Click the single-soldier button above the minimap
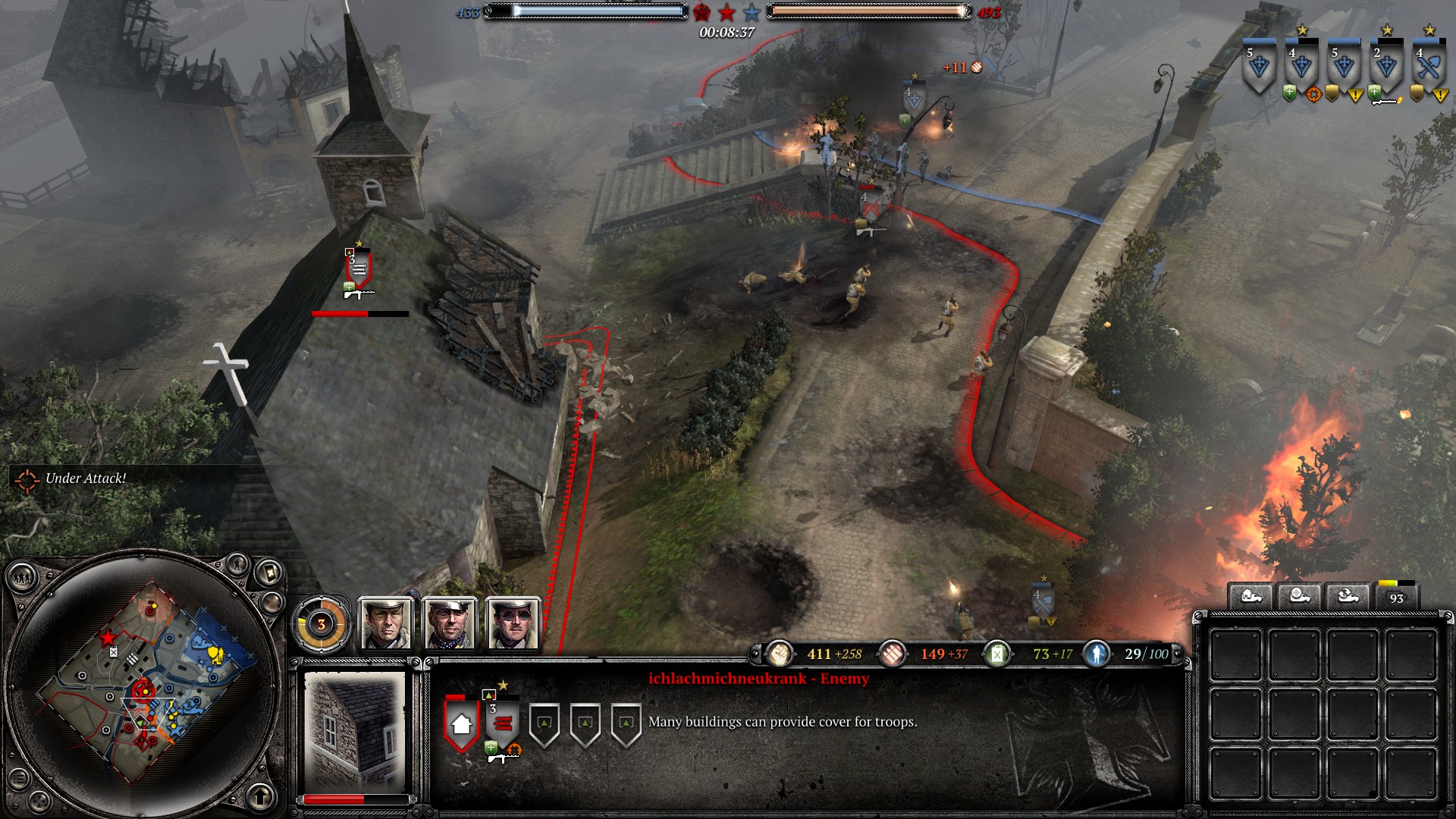 coord(237,564)
